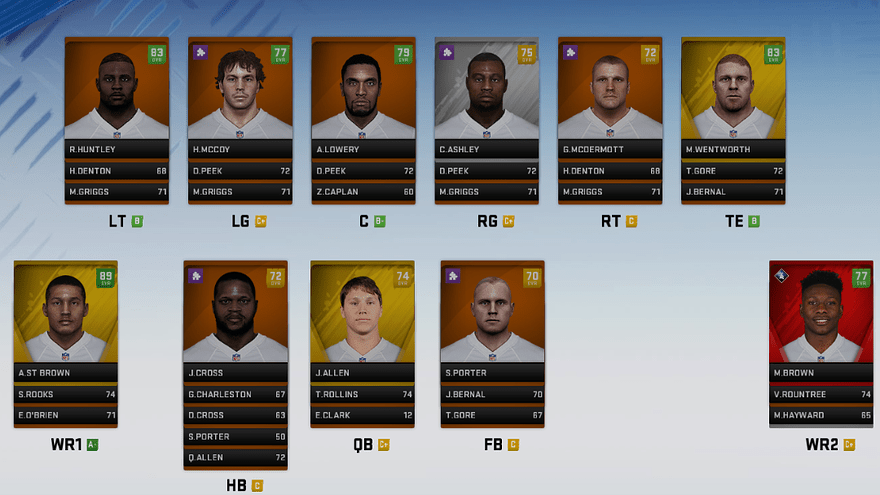Select backup E. O'Brien under WR1
The image size is (880, 495).
(x=65, y=415)
